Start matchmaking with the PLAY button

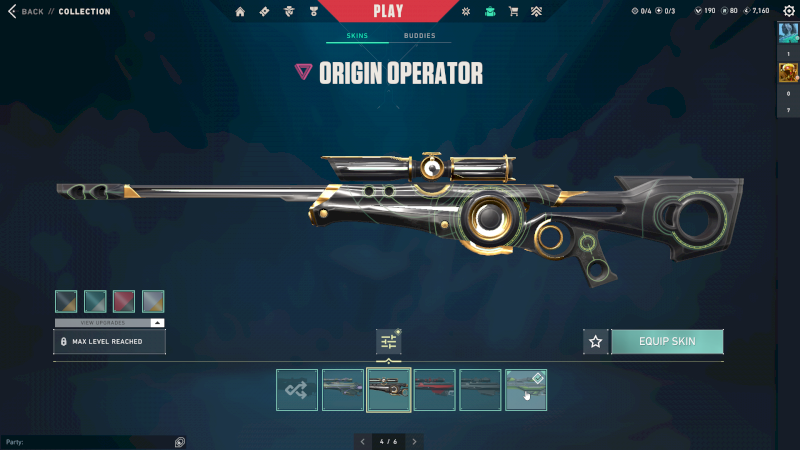point(388,12)
